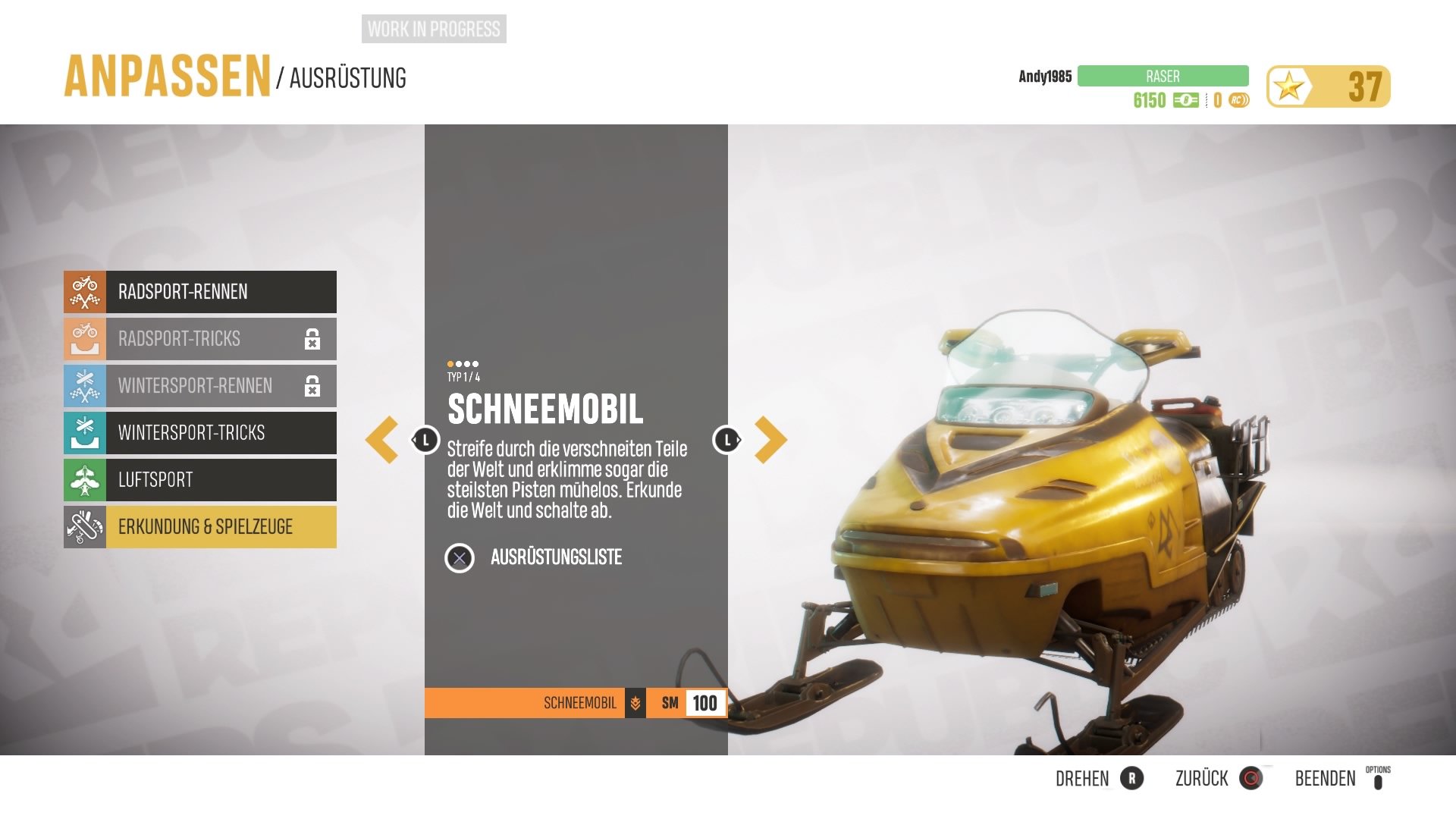1456x819 pixels.
Task: Select Erkundung & Spielzeuge category
Action: [x=200, y=527]
